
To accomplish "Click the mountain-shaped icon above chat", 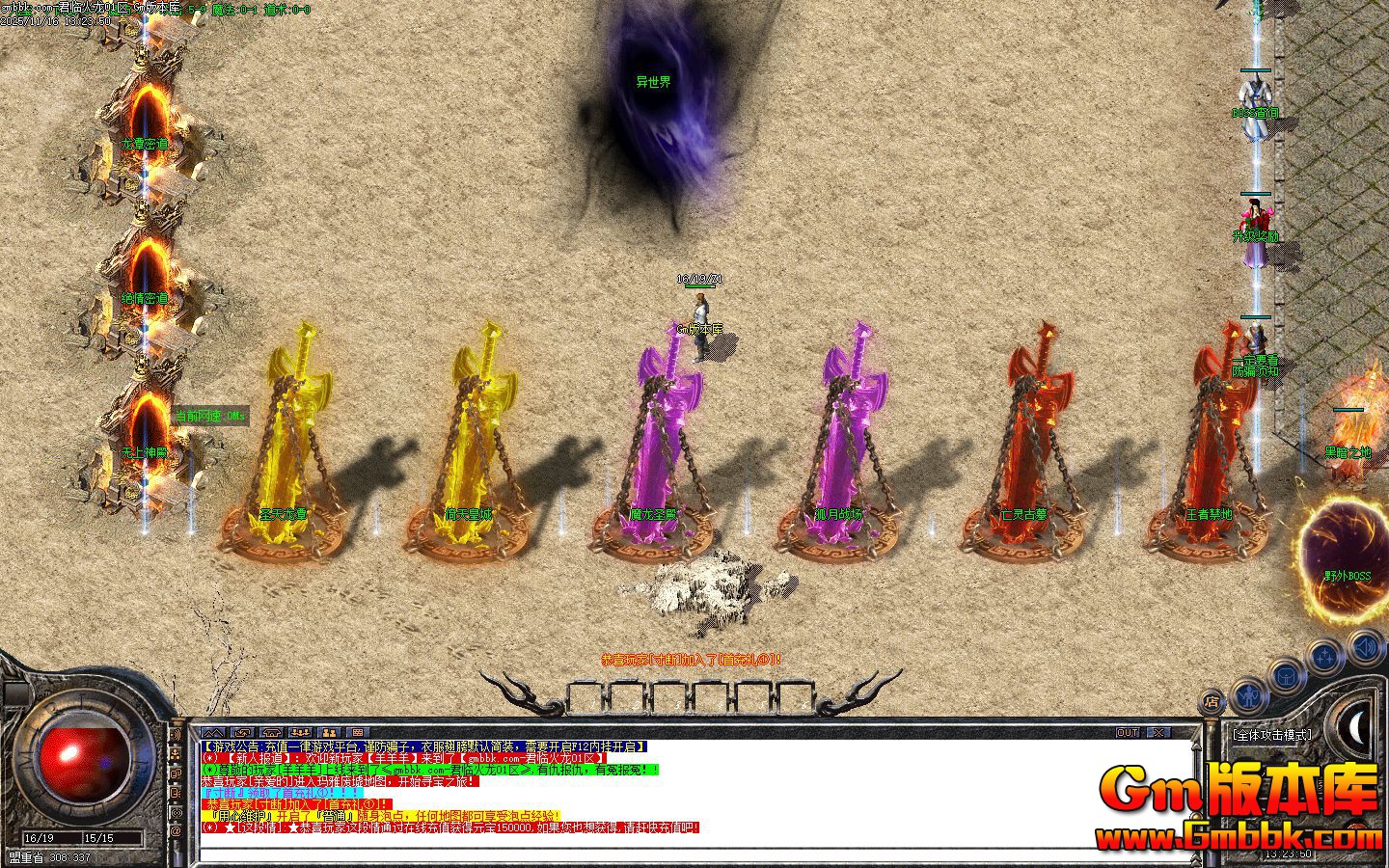I will tap(213, 733).
